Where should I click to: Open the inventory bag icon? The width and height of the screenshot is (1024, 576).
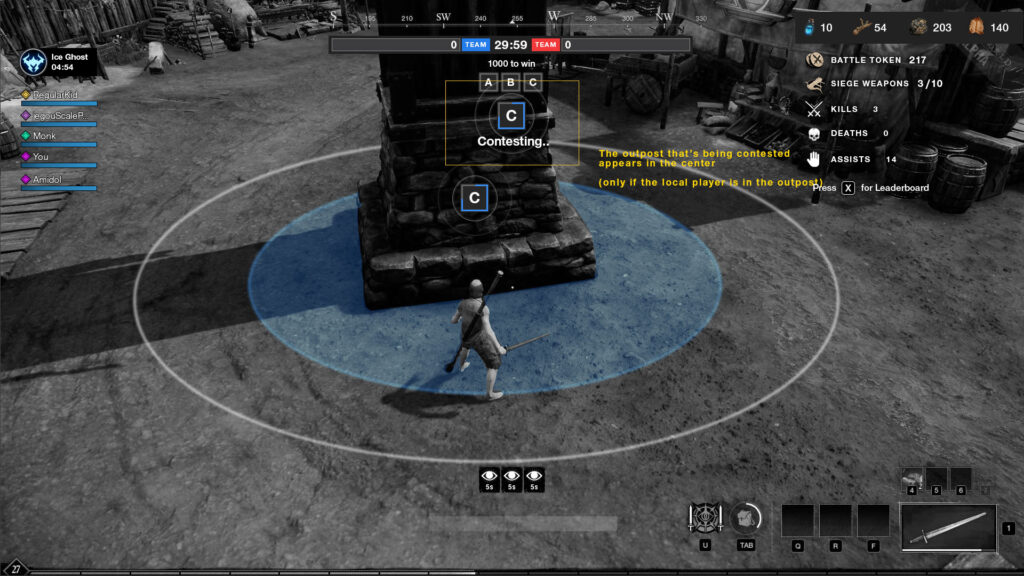coord(745,518)
